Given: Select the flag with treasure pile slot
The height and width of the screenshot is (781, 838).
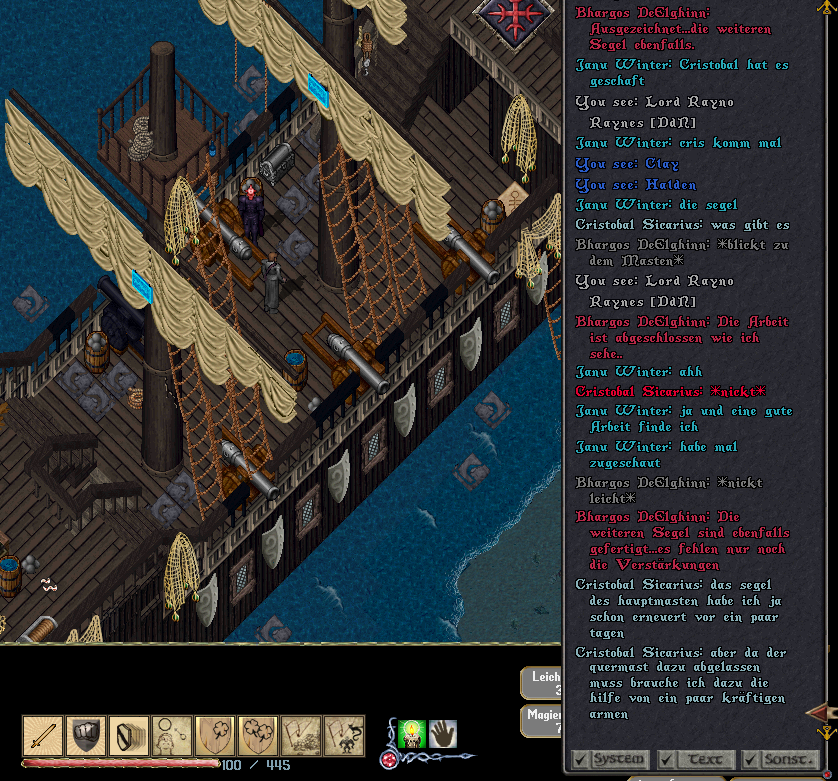Looking at the screenshot, I should point(301,736).
